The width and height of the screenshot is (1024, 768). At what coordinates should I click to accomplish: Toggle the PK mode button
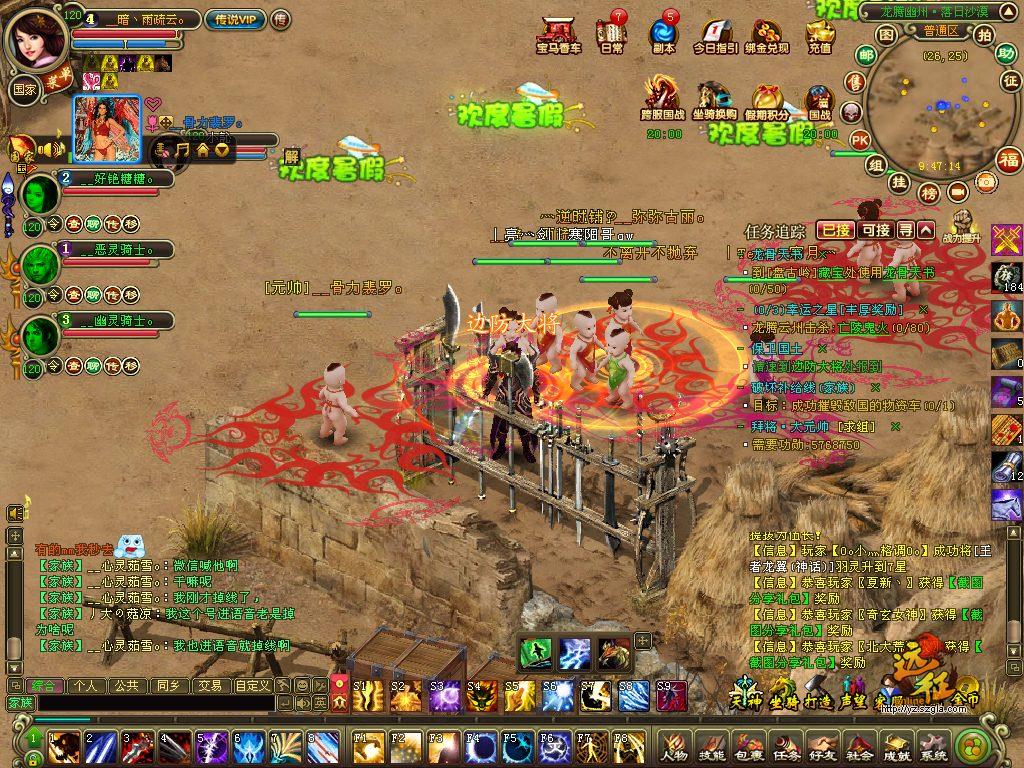click(859, 139)
